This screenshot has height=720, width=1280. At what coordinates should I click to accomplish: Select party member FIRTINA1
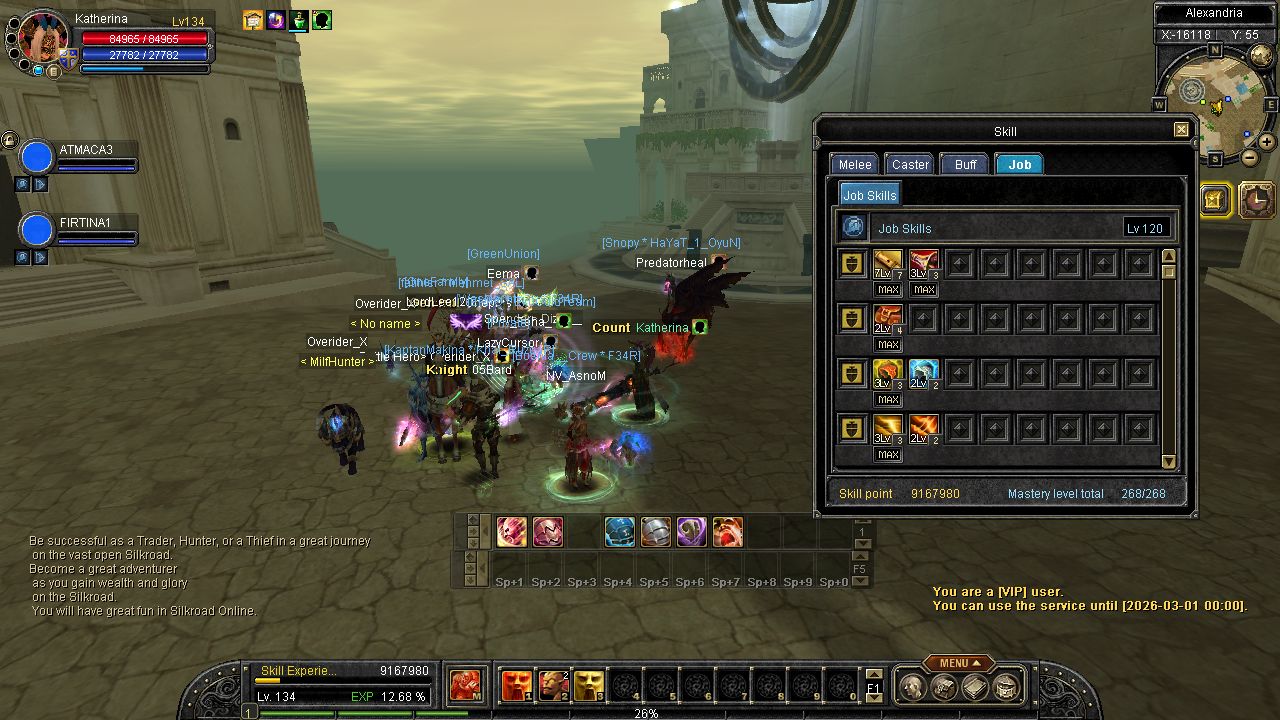tap(85, 223)
